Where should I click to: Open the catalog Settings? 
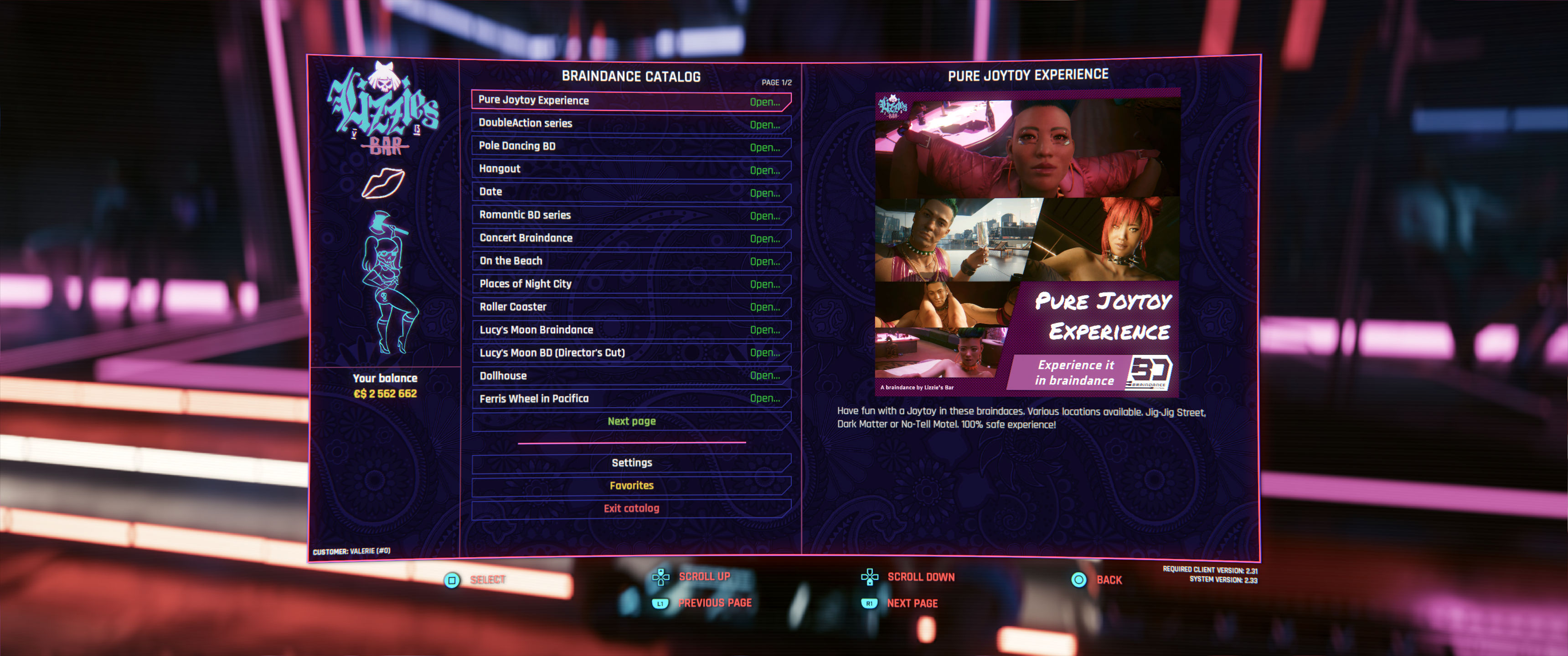click(x=631, y=462)
